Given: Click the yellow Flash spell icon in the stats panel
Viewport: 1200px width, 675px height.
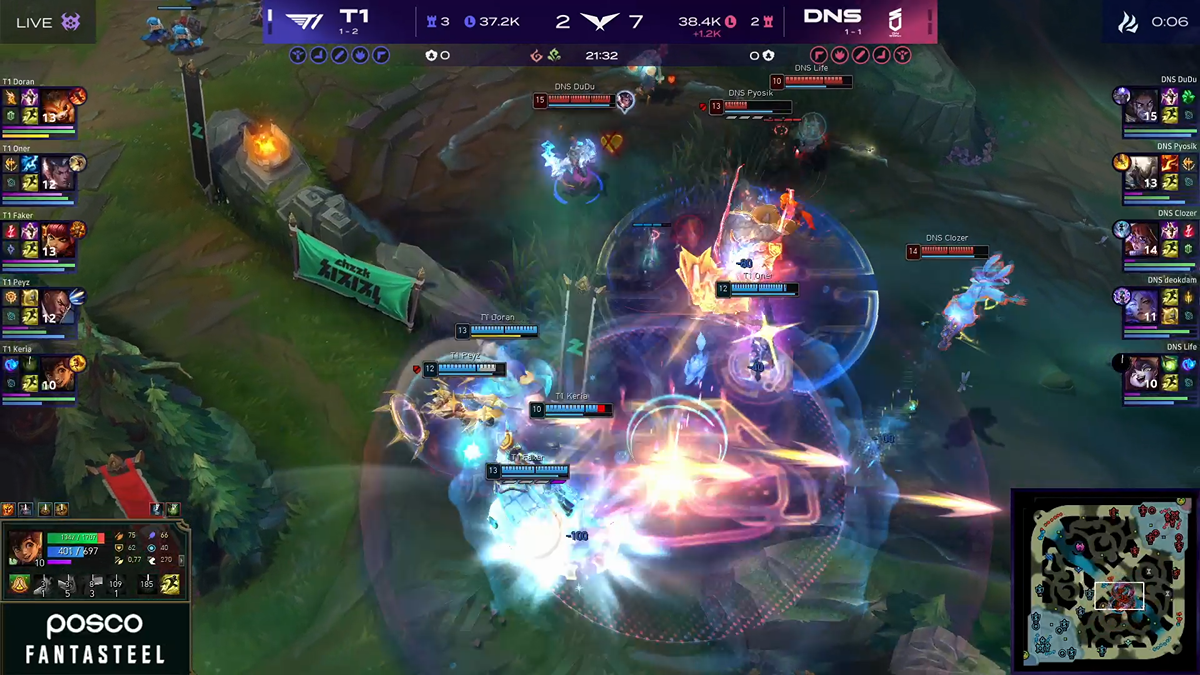Looking at the screenshot, I should point(171,584).
